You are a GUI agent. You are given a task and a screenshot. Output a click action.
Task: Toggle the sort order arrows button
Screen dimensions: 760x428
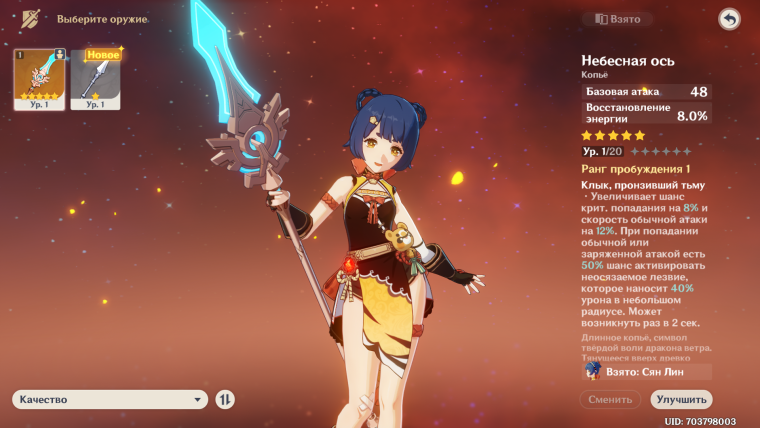pos(226,399)
